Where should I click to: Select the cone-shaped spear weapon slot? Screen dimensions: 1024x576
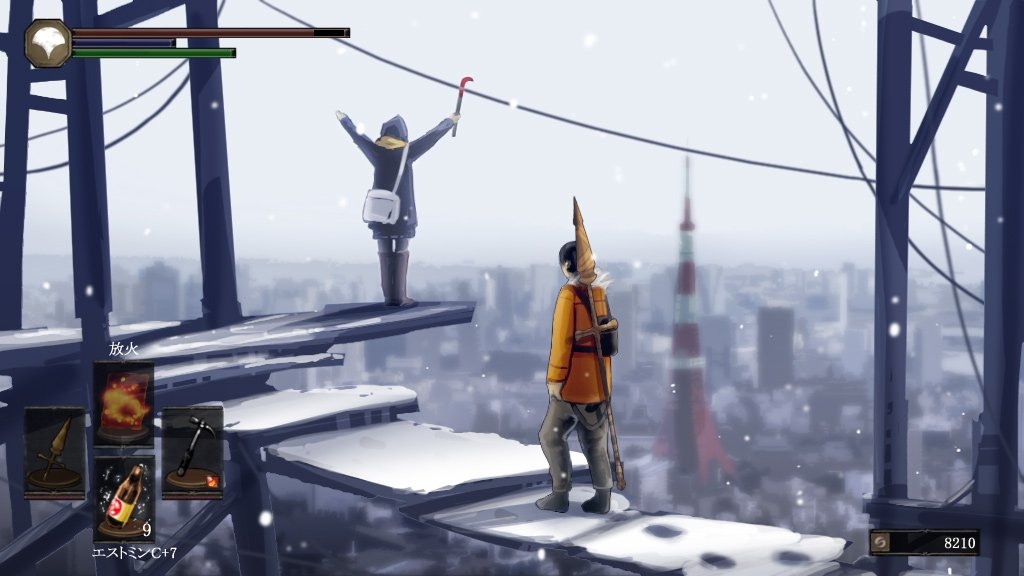tap(54, 451)
